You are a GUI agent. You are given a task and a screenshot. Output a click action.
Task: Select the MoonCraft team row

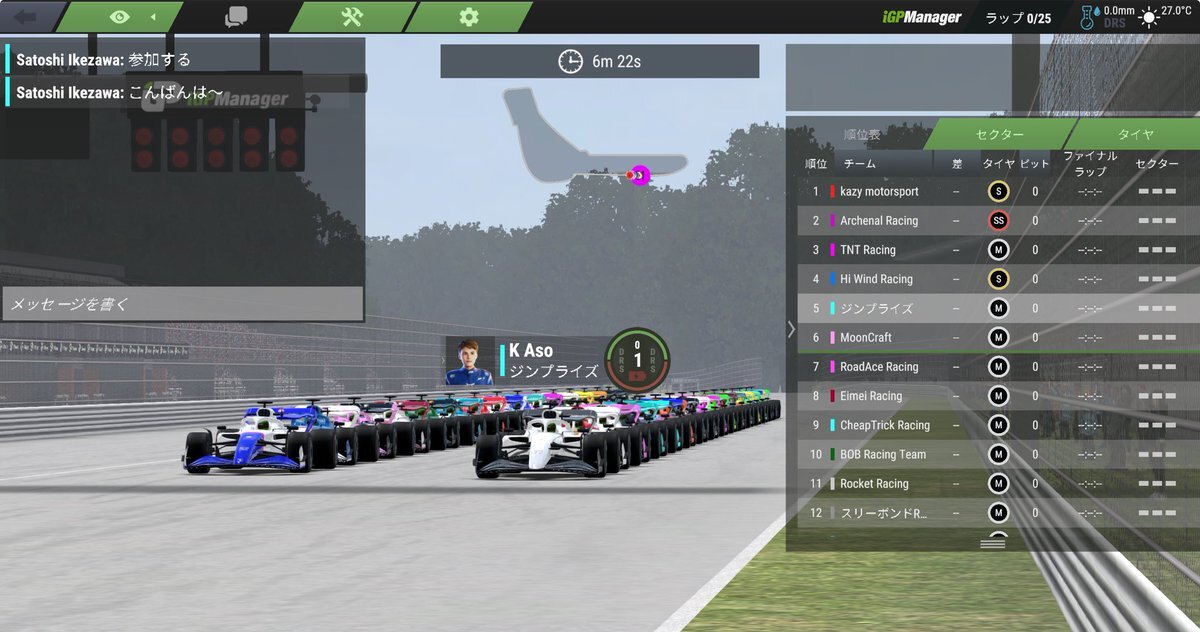point(866,338)
